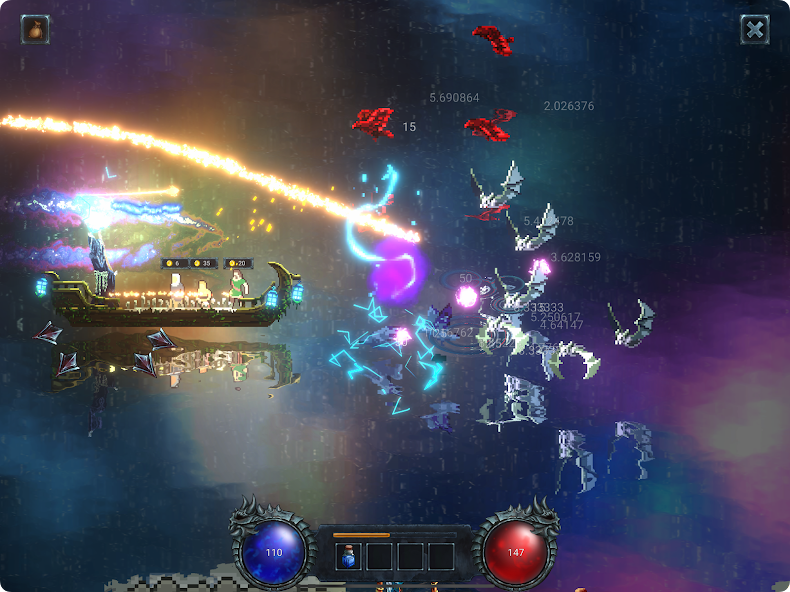The width and height of the screenshot is (790, 592).
Task: Use the blue potion in the hotbar
Action: coord(348,556)
